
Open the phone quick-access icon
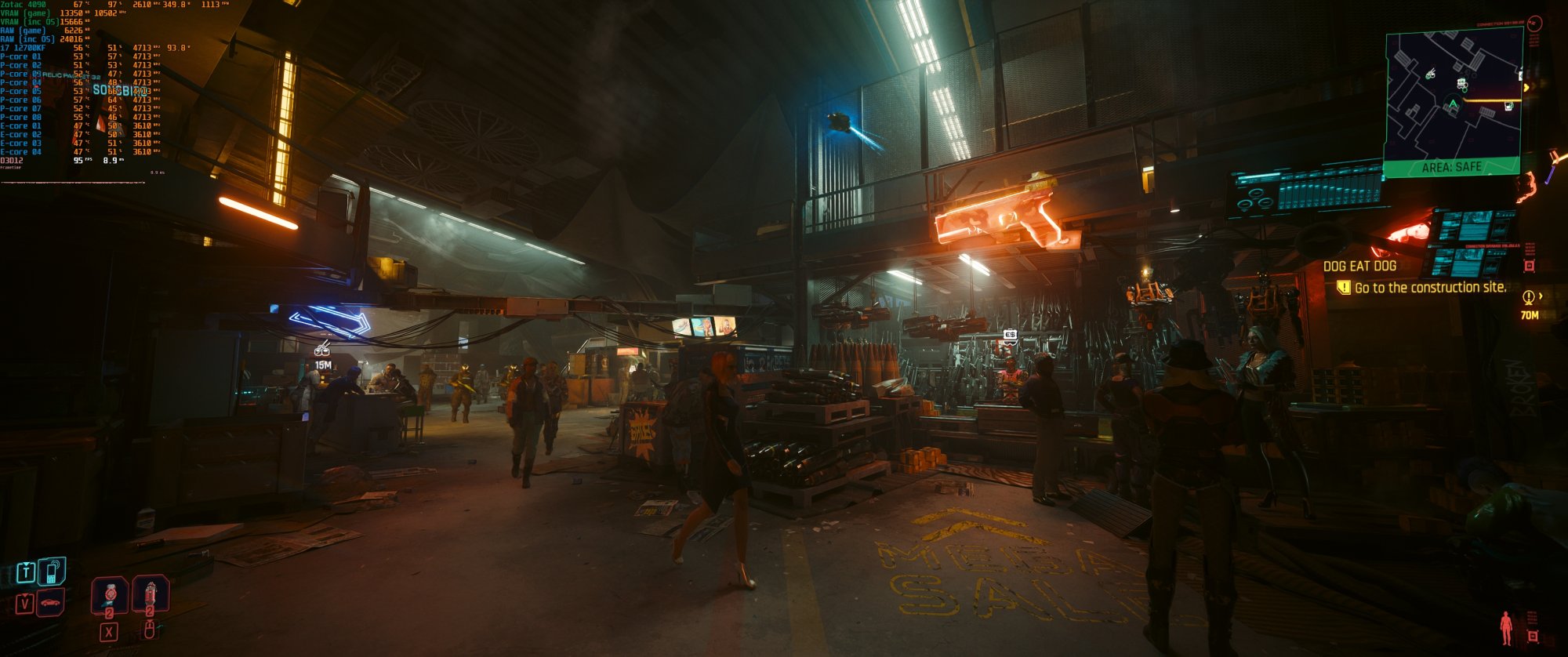52,572
